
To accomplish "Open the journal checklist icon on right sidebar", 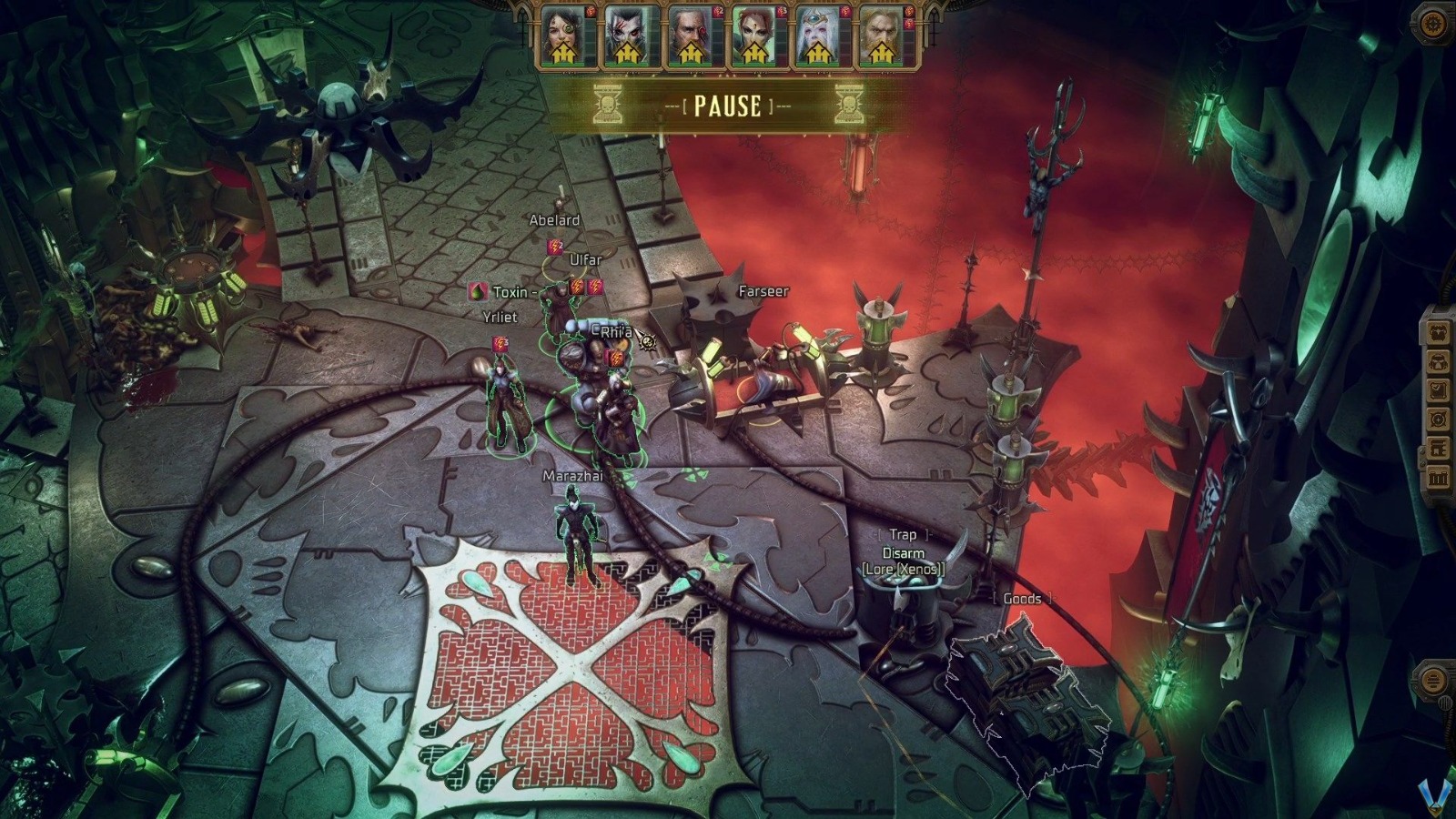I will click(1439, 390).
